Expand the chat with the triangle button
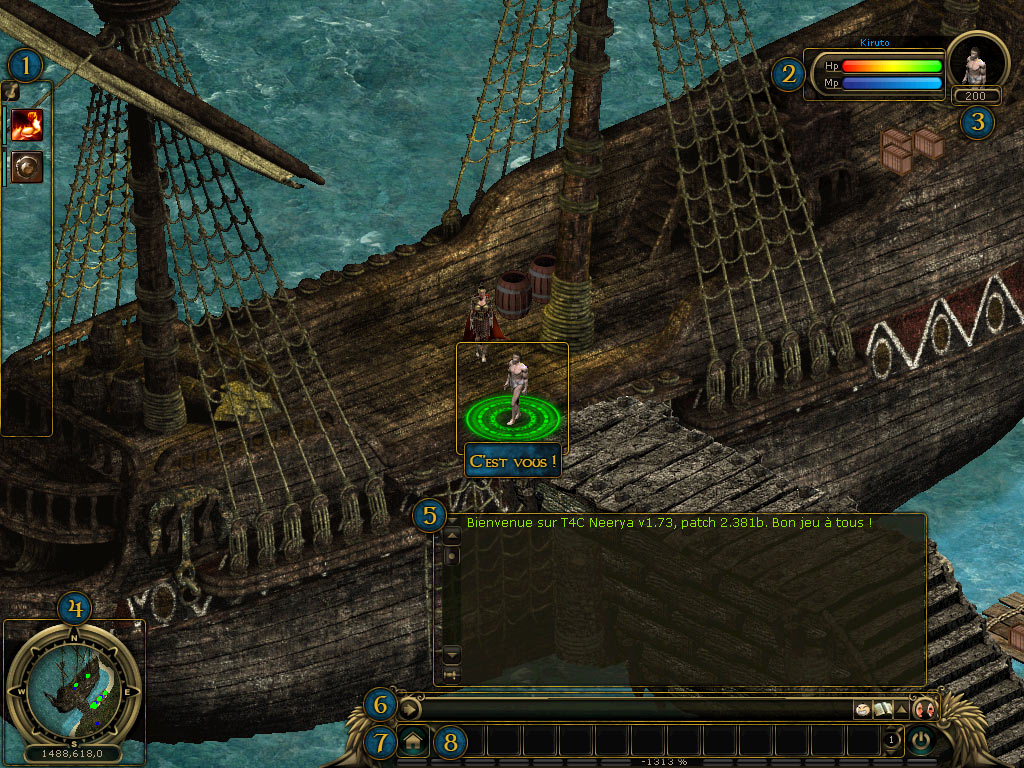This screenshot has height=768, width=1024. [x=900, y=709]
